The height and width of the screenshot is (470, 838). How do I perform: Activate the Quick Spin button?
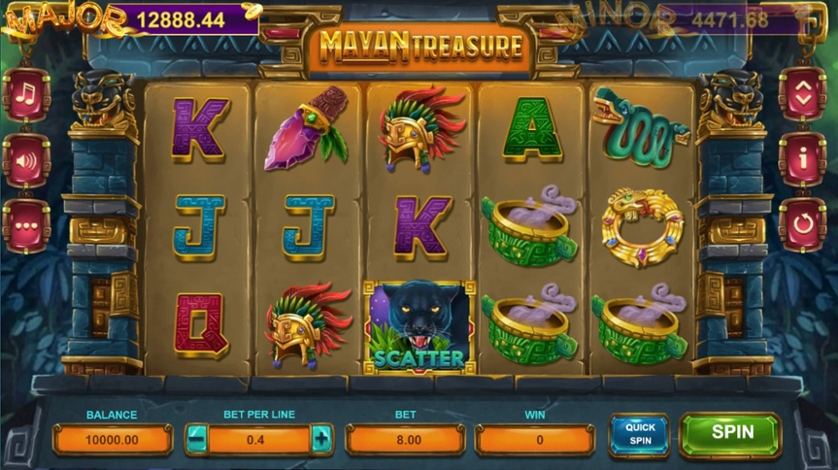point(639,435)
